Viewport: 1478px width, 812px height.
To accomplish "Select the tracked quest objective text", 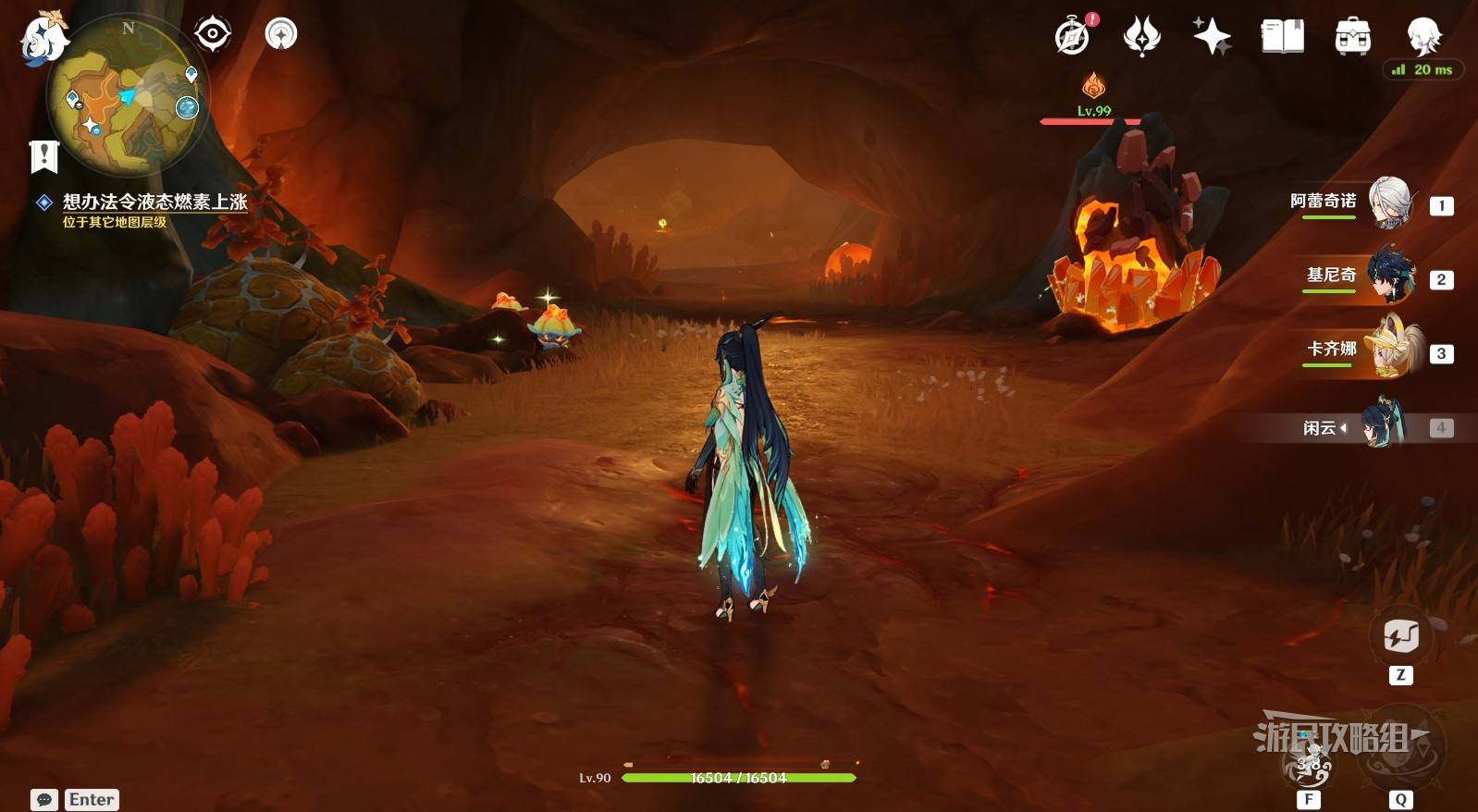I will (x=154, y=202).
